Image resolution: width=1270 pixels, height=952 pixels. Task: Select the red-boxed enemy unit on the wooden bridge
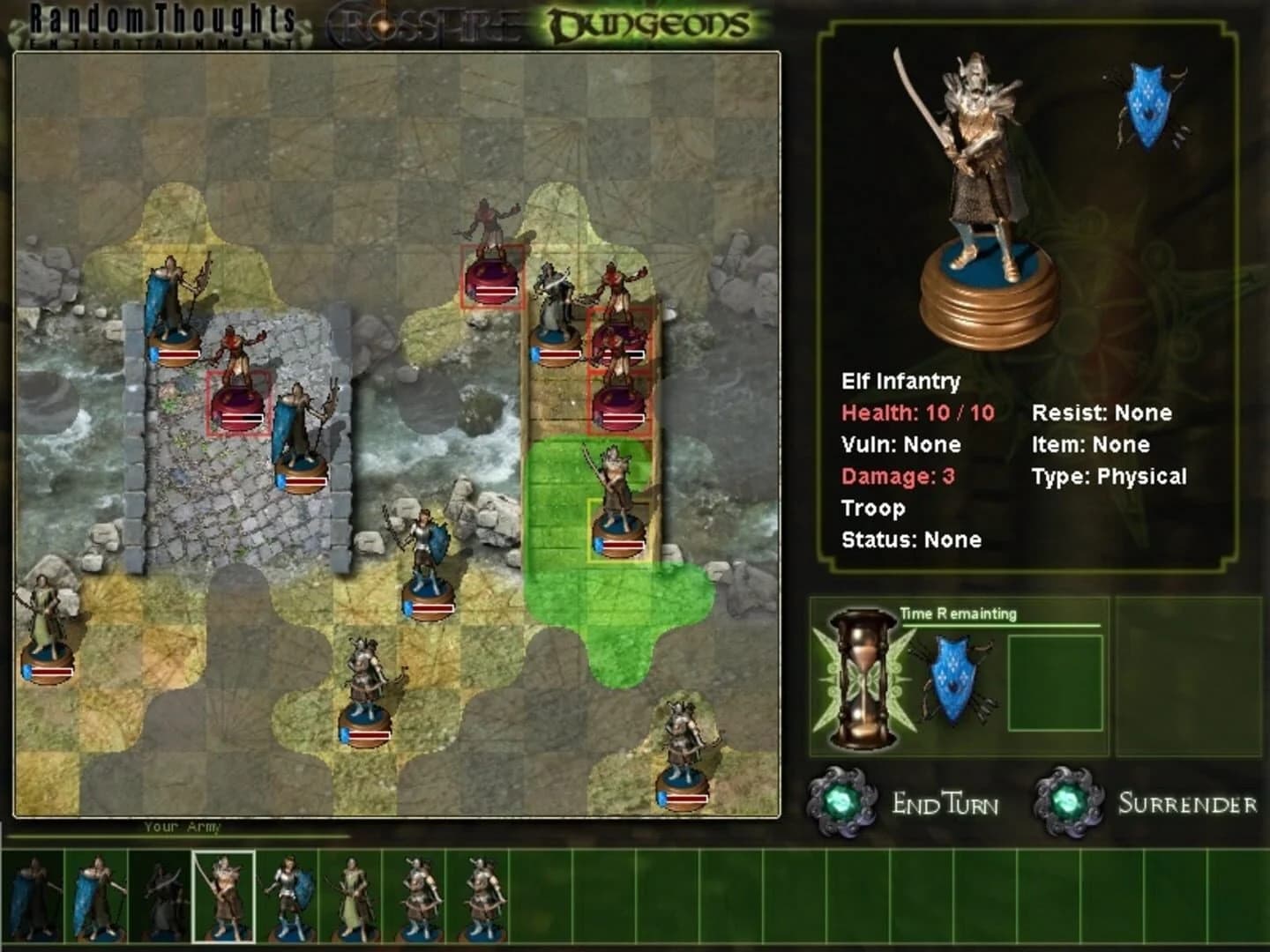[617, 344]
